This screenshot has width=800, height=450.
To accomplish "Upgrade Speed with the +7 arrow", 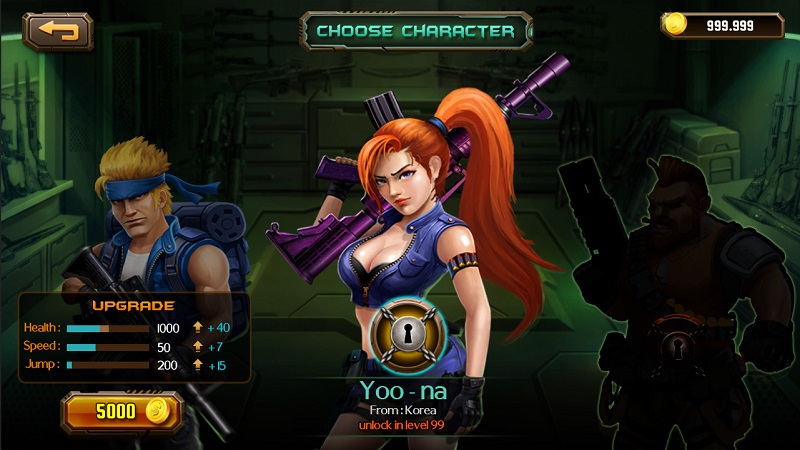I will pyautogui.click(x=198, y=347).
